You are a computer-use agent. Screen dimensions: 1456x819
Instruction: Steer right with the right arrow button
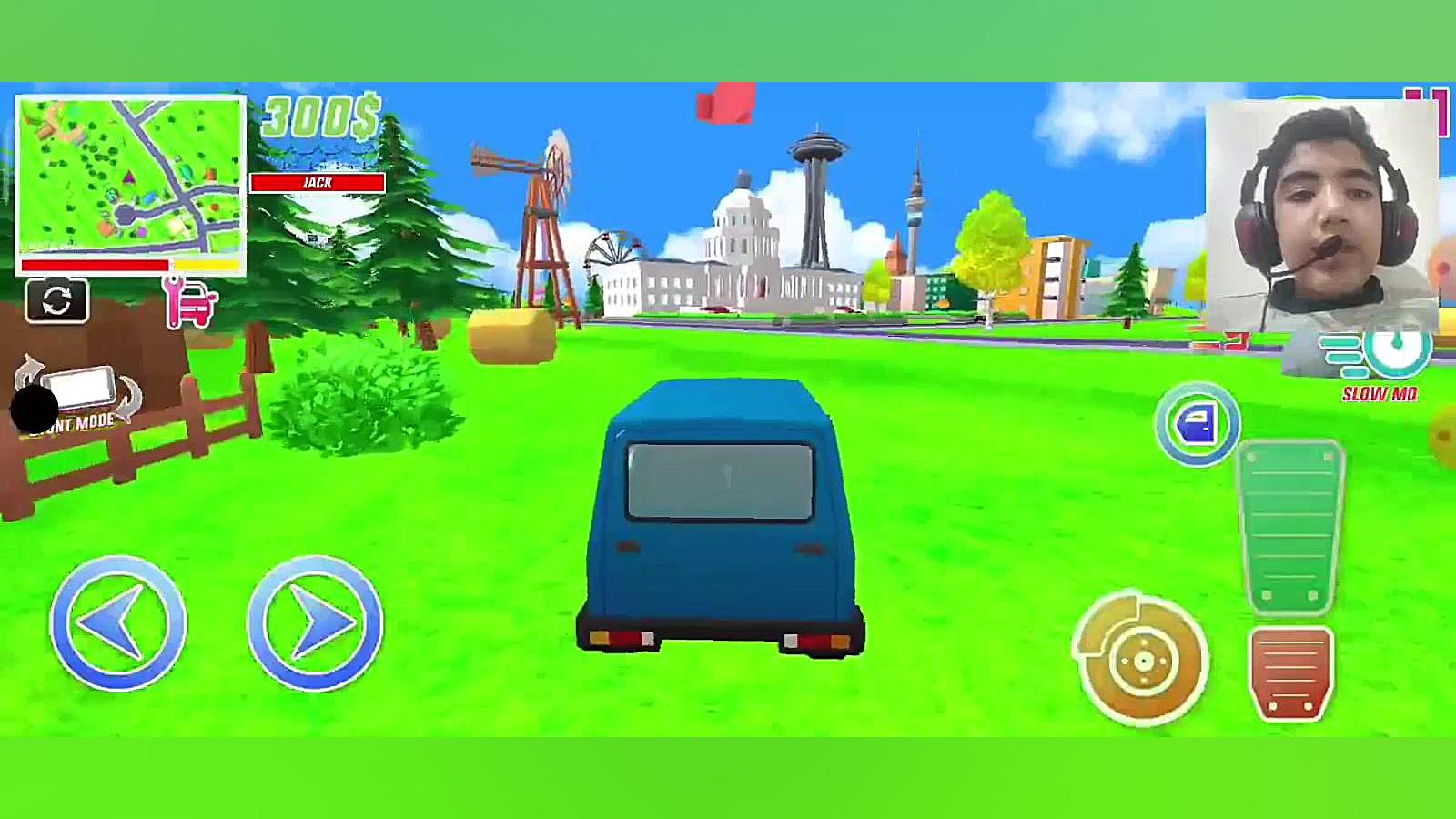pos(315,623)
